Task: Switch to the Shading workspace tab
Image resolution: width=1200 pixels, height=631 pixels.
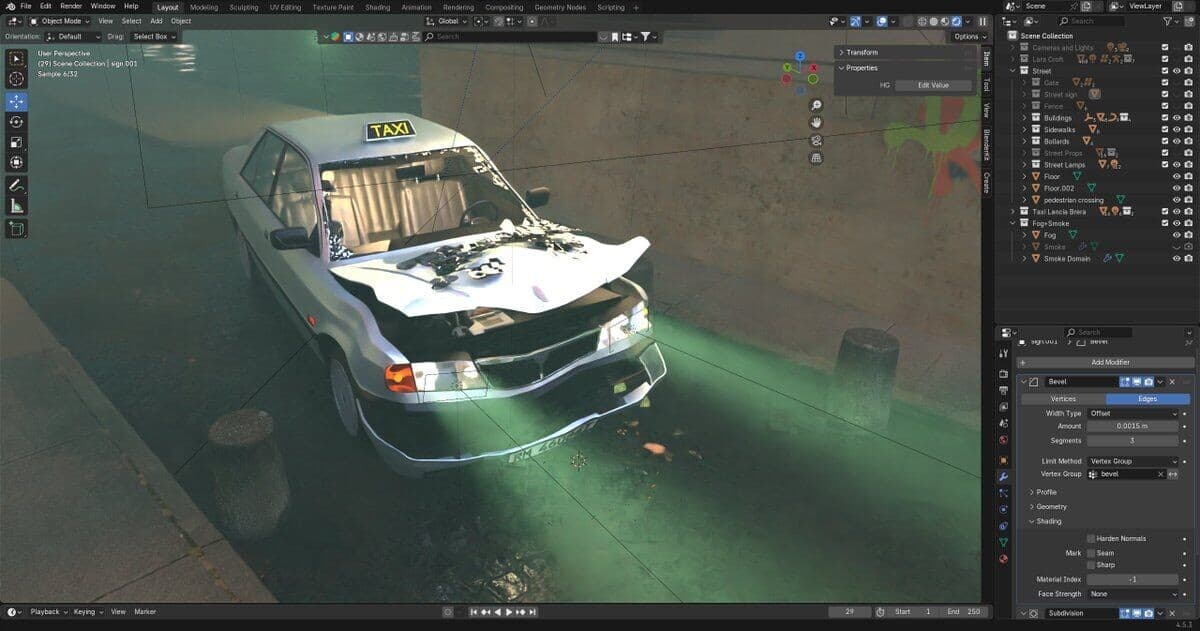Action: click(377, 7)
